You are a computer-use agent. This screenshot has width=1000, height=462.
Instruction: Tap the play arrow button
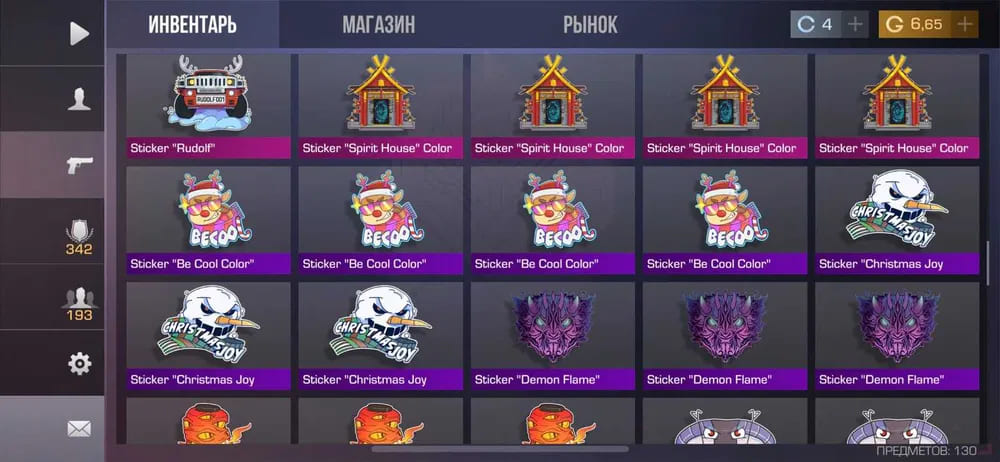click(79, 33)
